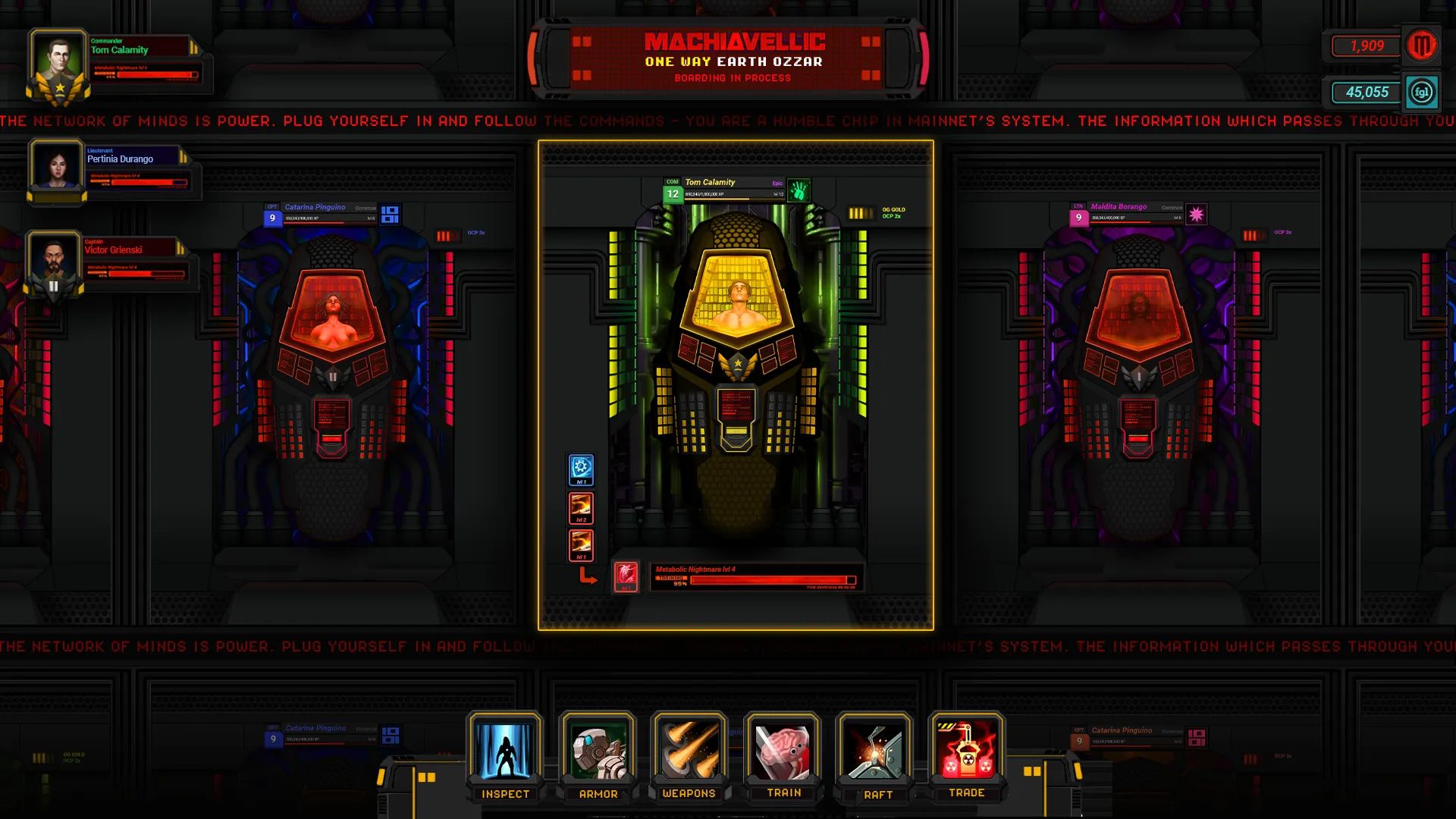Select the red Metabolic Nightmare skill icon
Screen dimensions: 1456x819
pyautogui.click(x=626, y=576)
